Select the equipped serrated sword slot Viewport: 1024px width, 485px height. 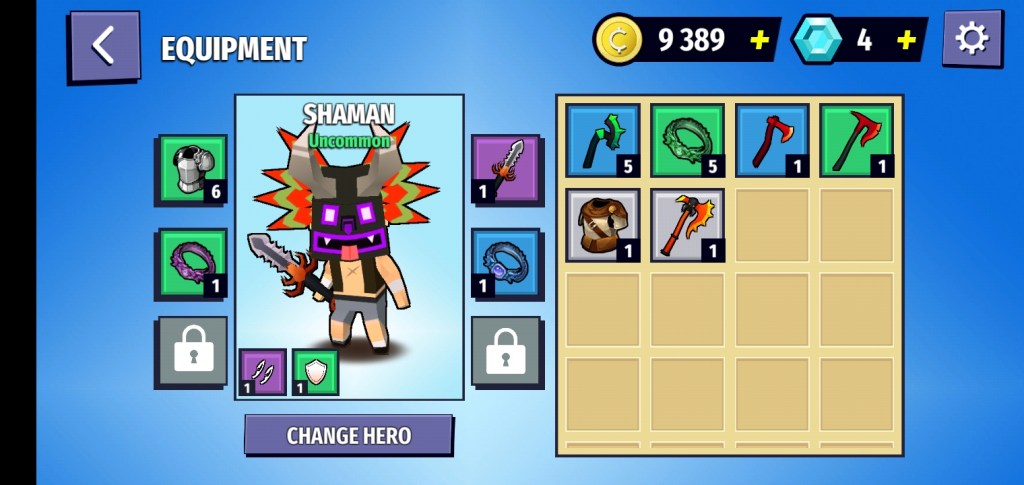[x=506, y=169]
